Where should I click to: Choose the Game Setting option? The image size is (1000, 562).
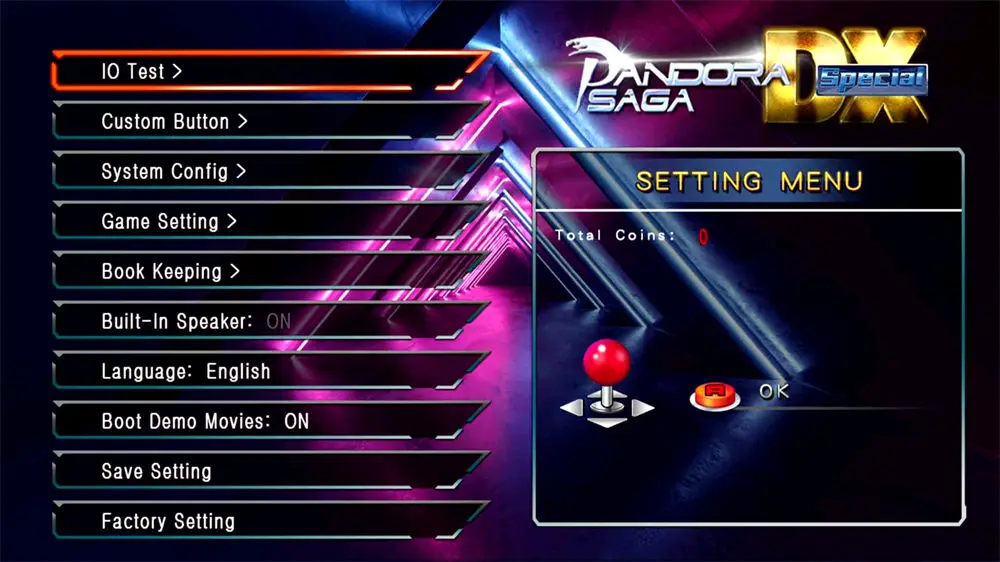169,222
